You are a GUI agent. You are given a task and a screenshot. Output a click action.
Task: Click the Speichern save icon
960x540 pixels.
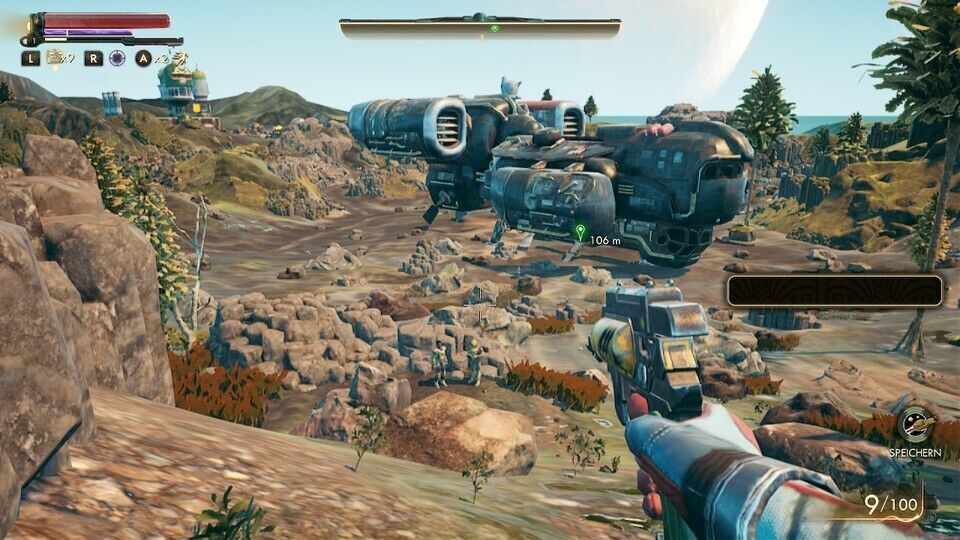click(x=914, y=426)
